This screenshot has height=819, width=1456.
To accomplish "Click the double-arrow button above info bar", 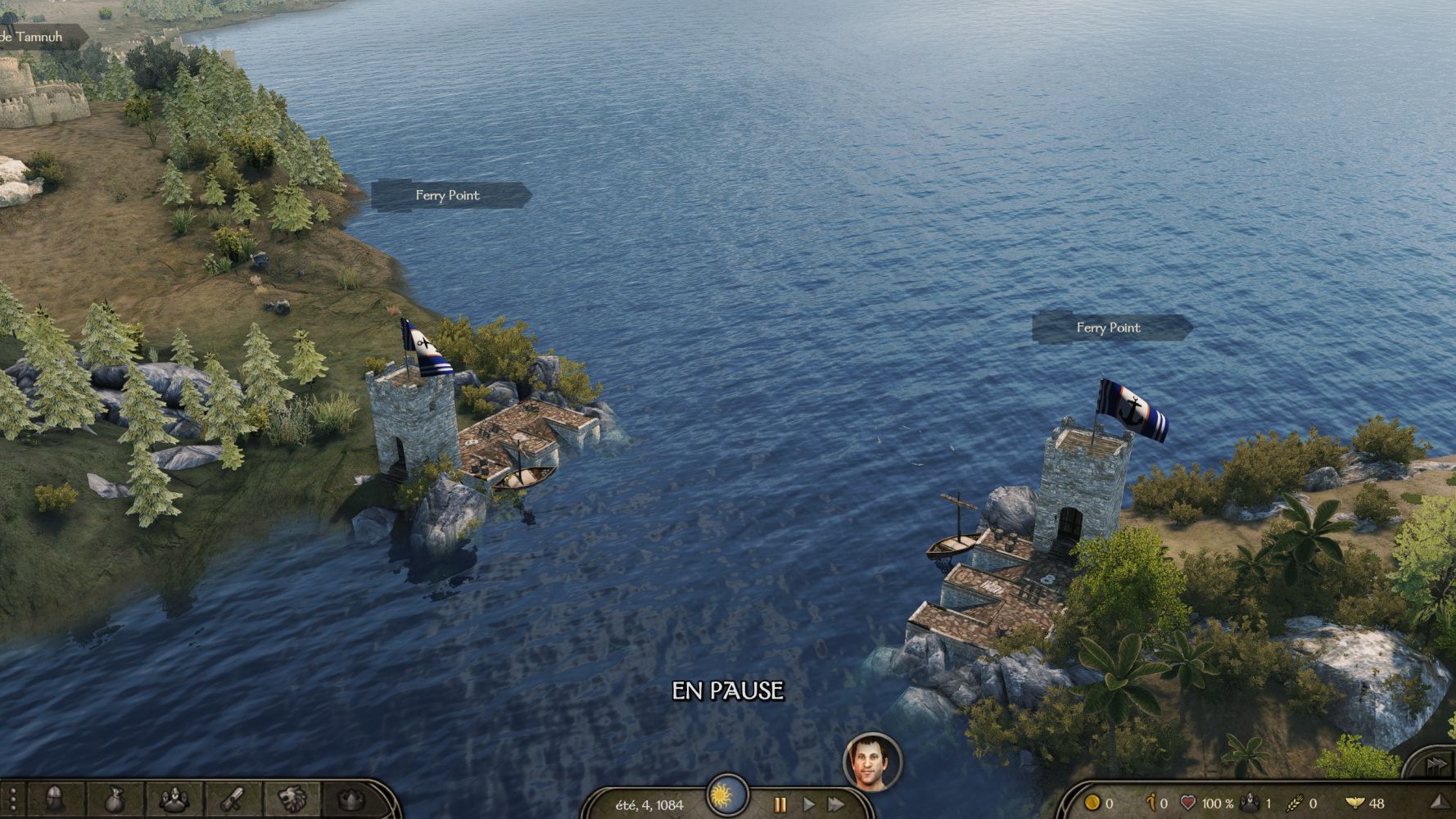I will click(x=1436, y=765).
